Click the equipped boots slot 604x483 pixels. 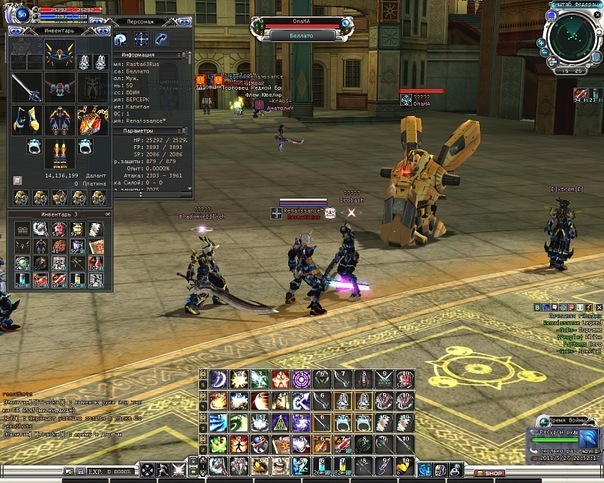click(59, 152)
